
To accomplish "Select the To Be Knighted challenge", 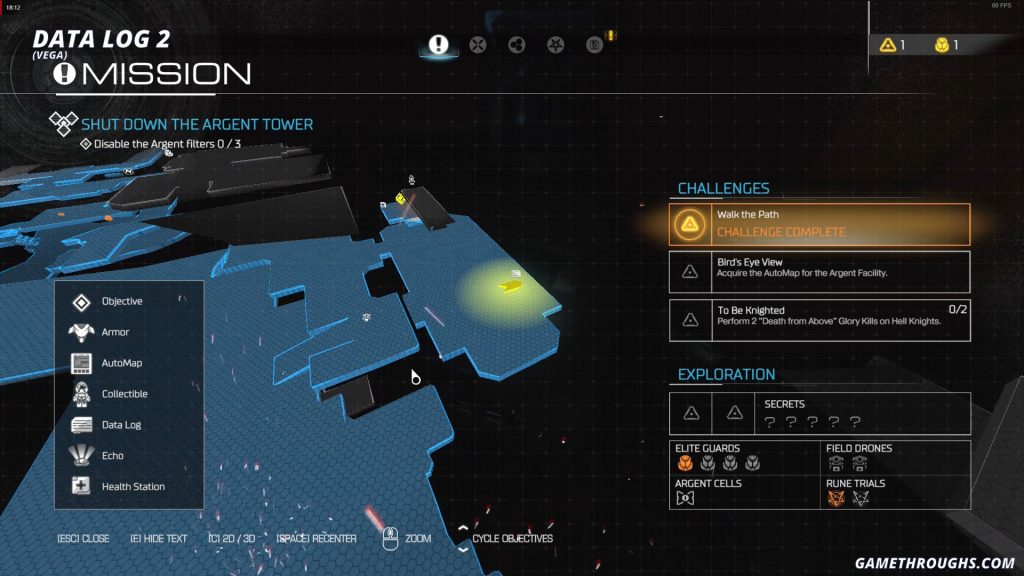I will (x=819, y=319).
